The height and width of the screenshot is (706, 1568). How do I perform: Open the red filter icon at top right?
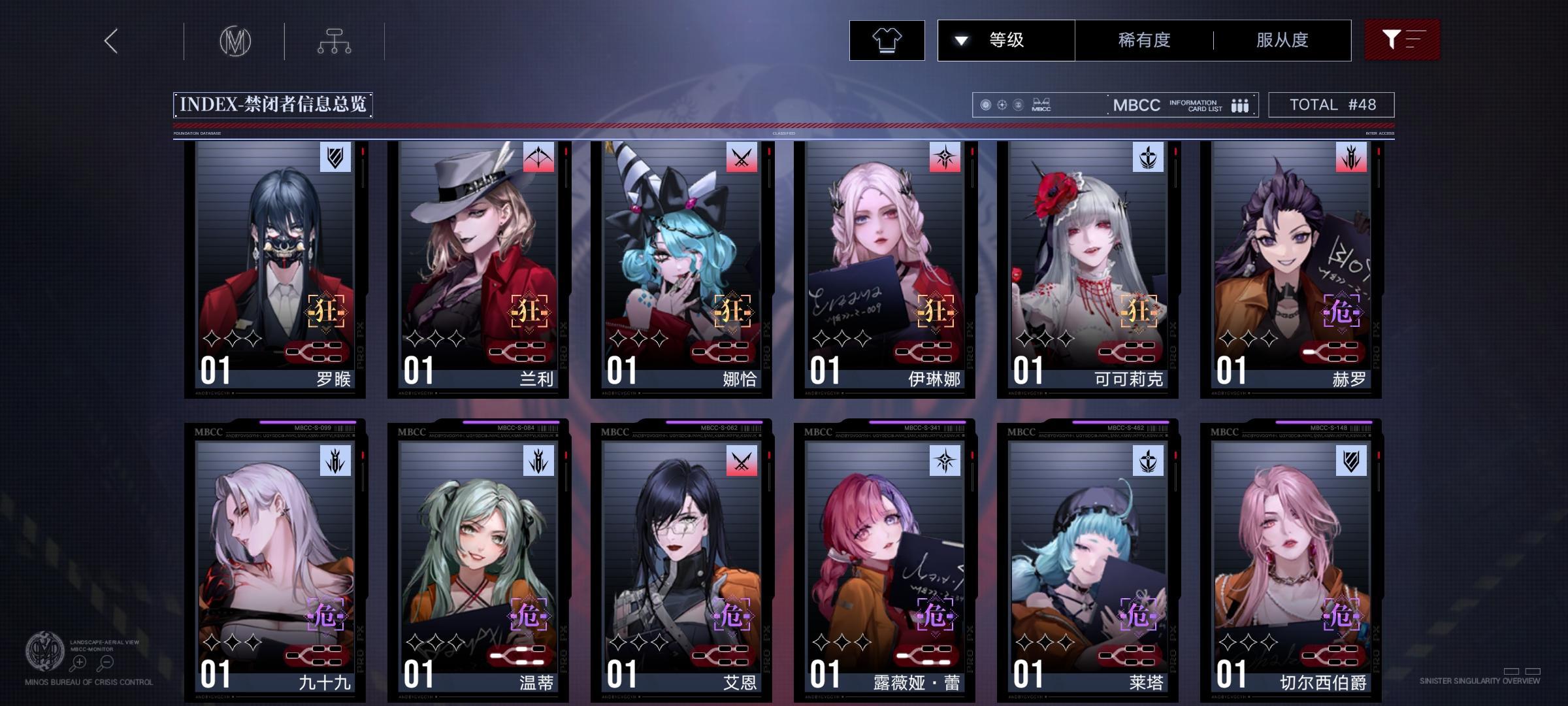(1401, 39)
